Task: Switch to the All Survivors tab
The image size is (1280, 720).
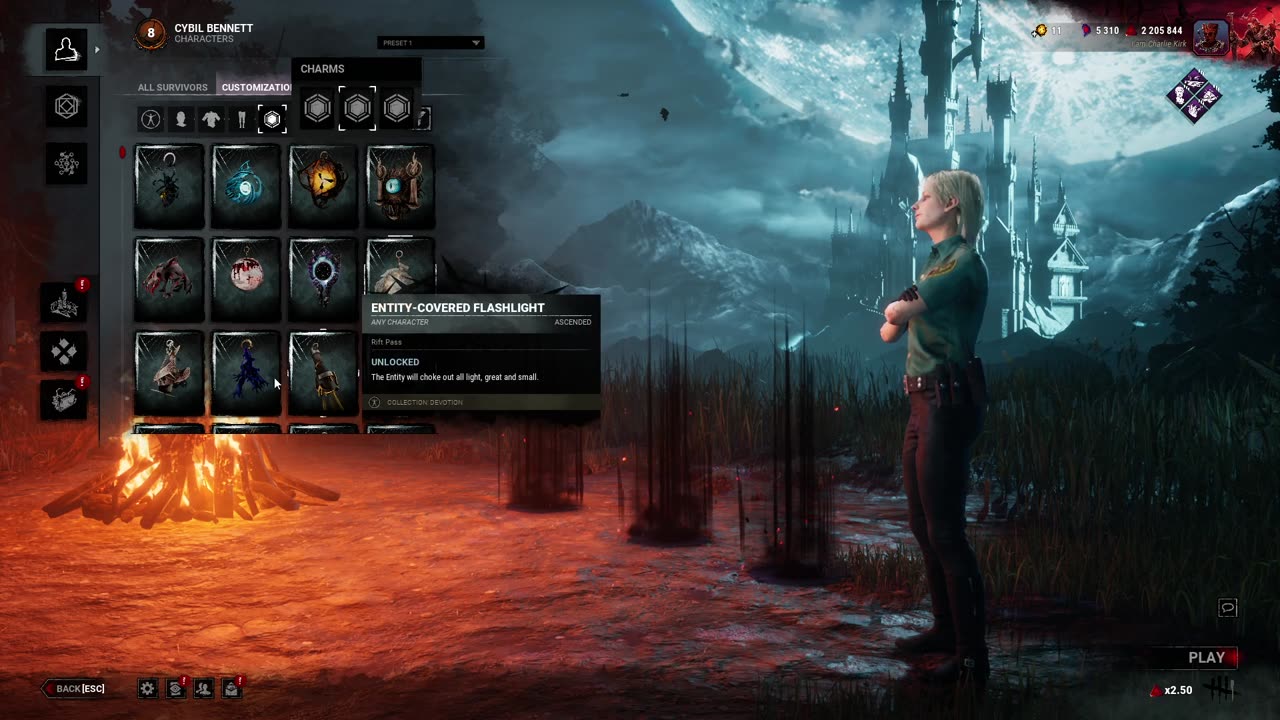Action: [172, 87]
